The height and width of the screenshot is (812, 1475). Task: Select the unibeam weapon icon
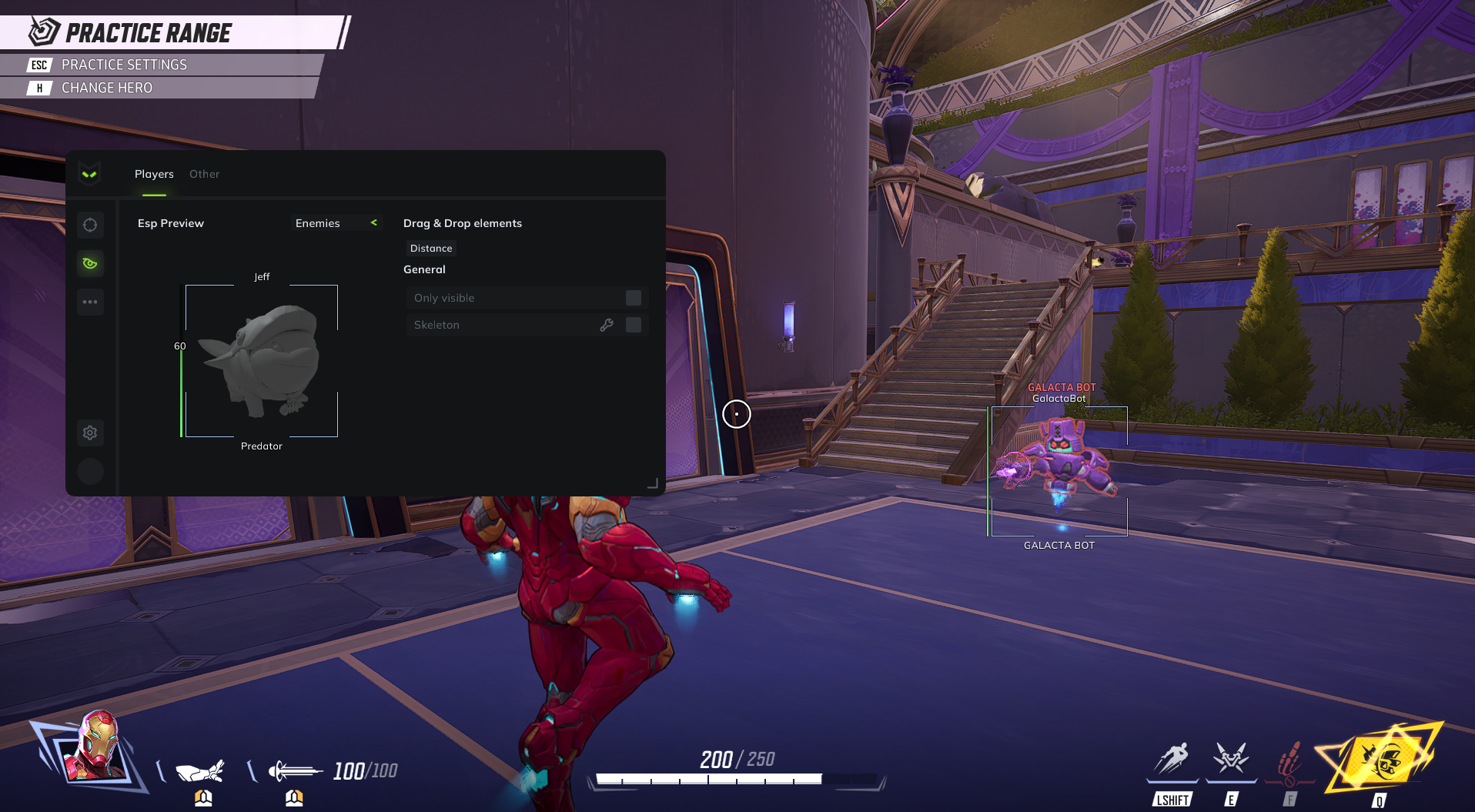(293, 770)
